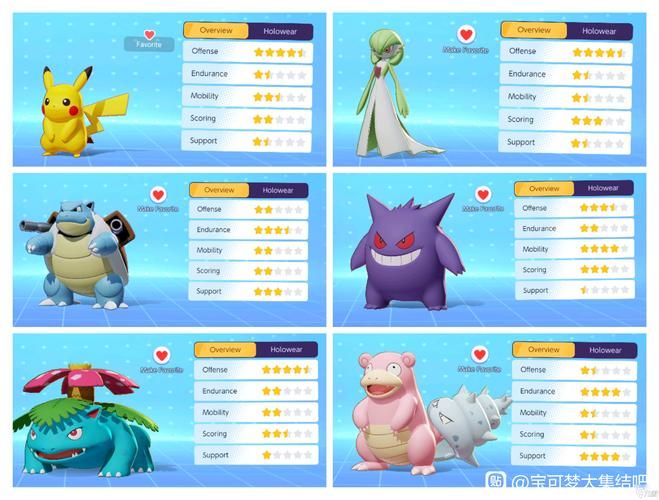
Task: Switch to Holowear tab in Gardevoir's panel
Action: click(598, 31)
